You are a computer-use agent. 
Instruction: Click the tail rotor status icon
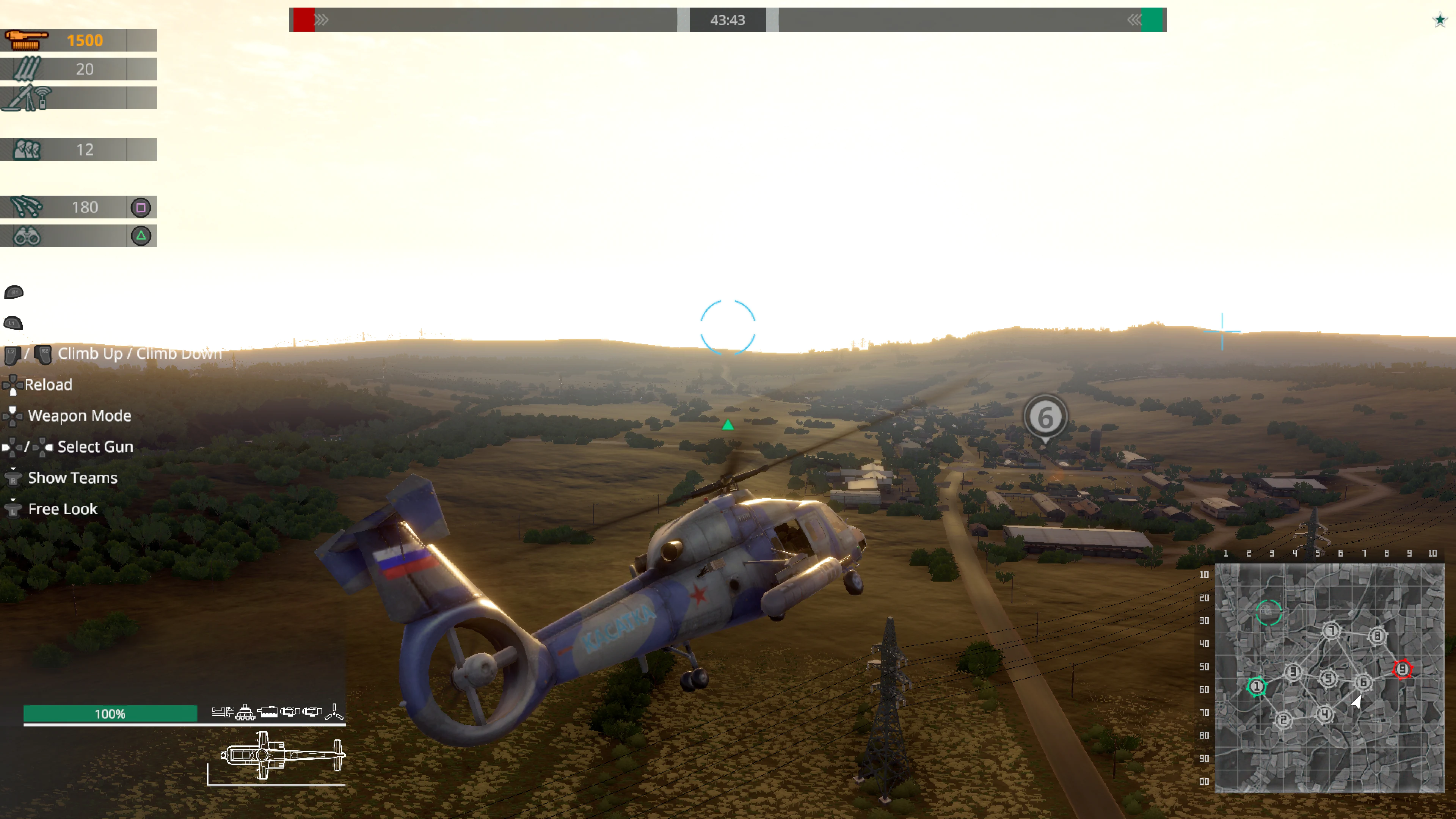334,712
